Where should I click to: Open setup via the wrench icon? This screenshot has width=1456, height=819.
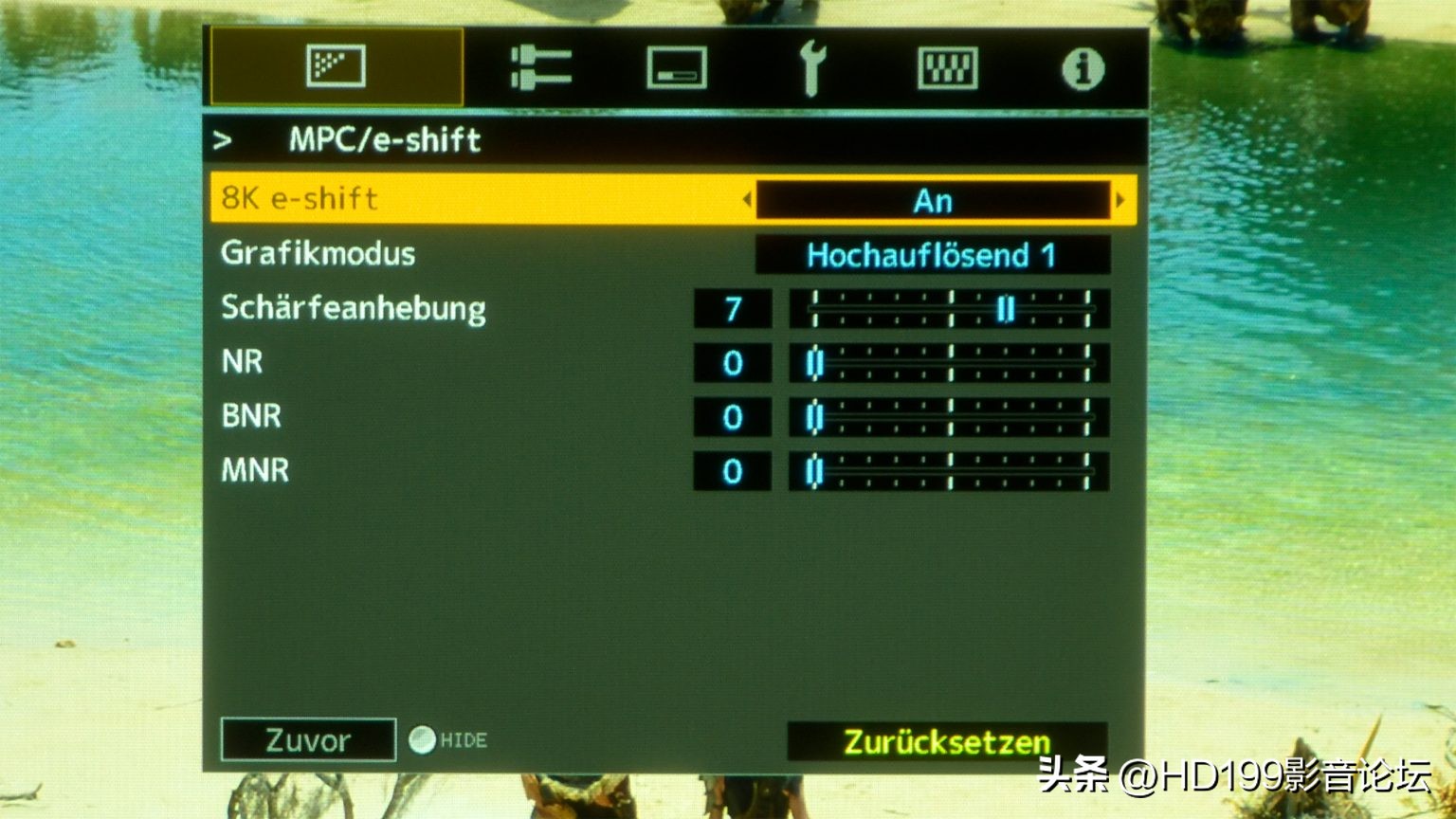[x=813, y=66]
